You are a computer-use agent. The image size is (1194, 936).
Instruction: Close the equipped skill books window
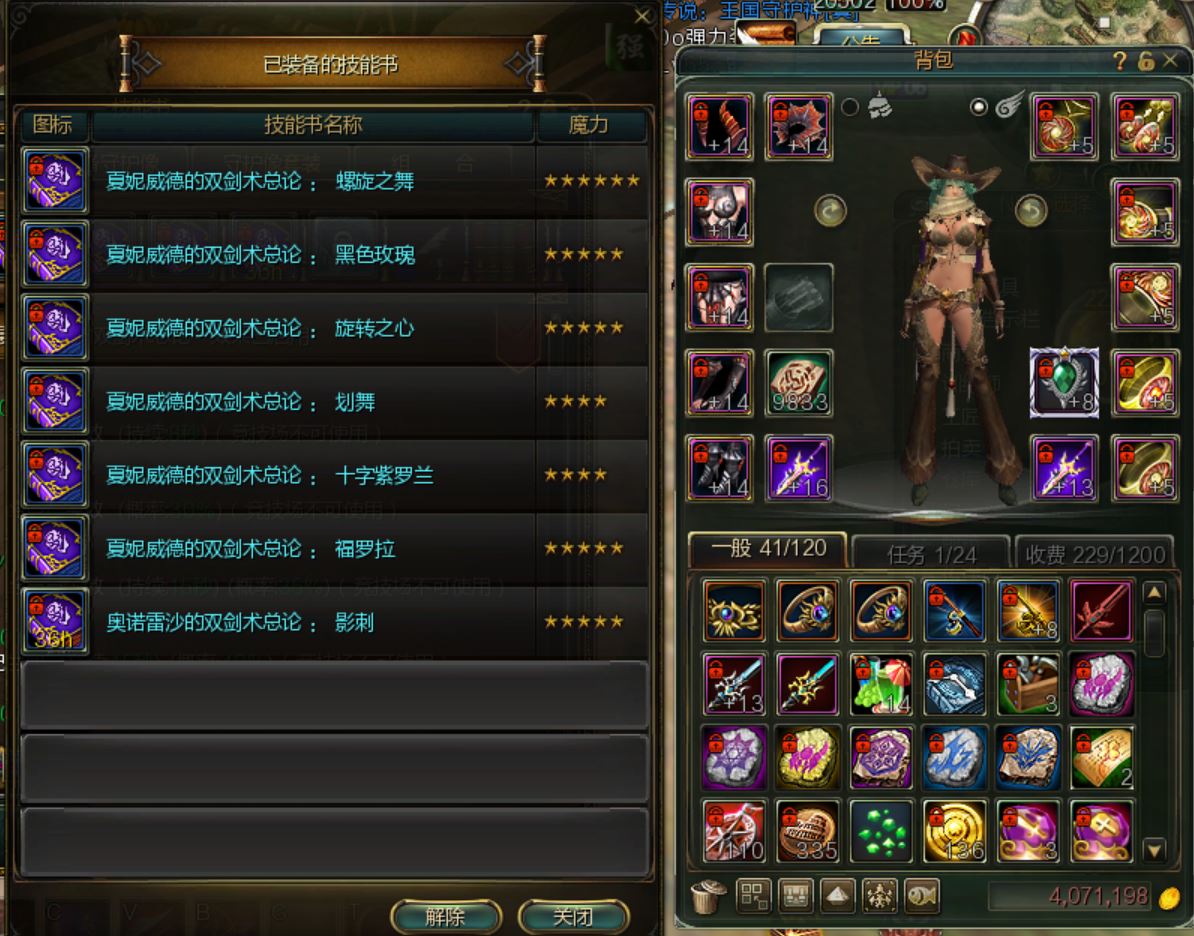642,16
